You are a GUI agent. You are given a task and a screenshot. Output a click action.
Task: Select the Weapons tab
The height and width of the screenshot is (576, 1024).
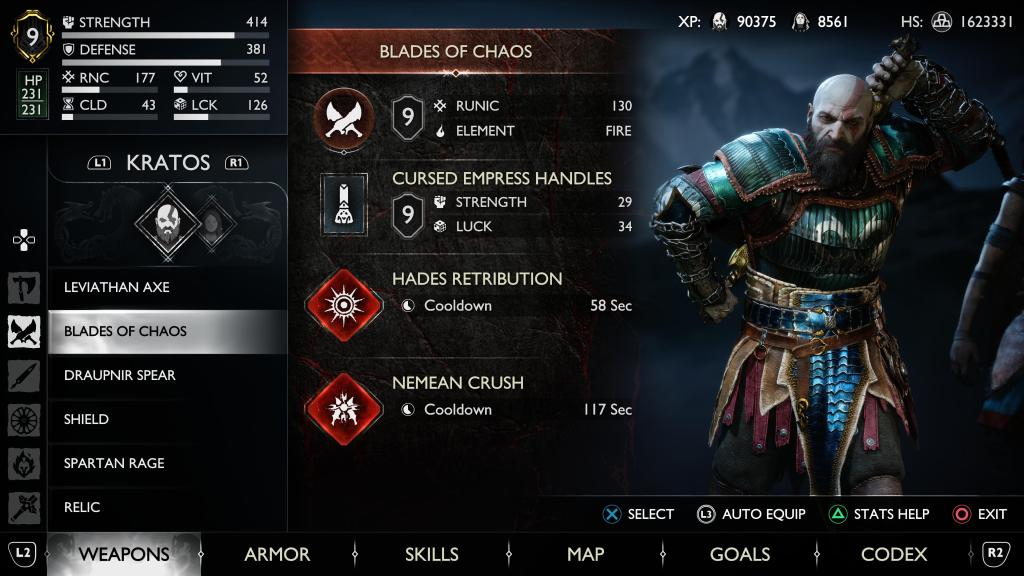(124, 554)
